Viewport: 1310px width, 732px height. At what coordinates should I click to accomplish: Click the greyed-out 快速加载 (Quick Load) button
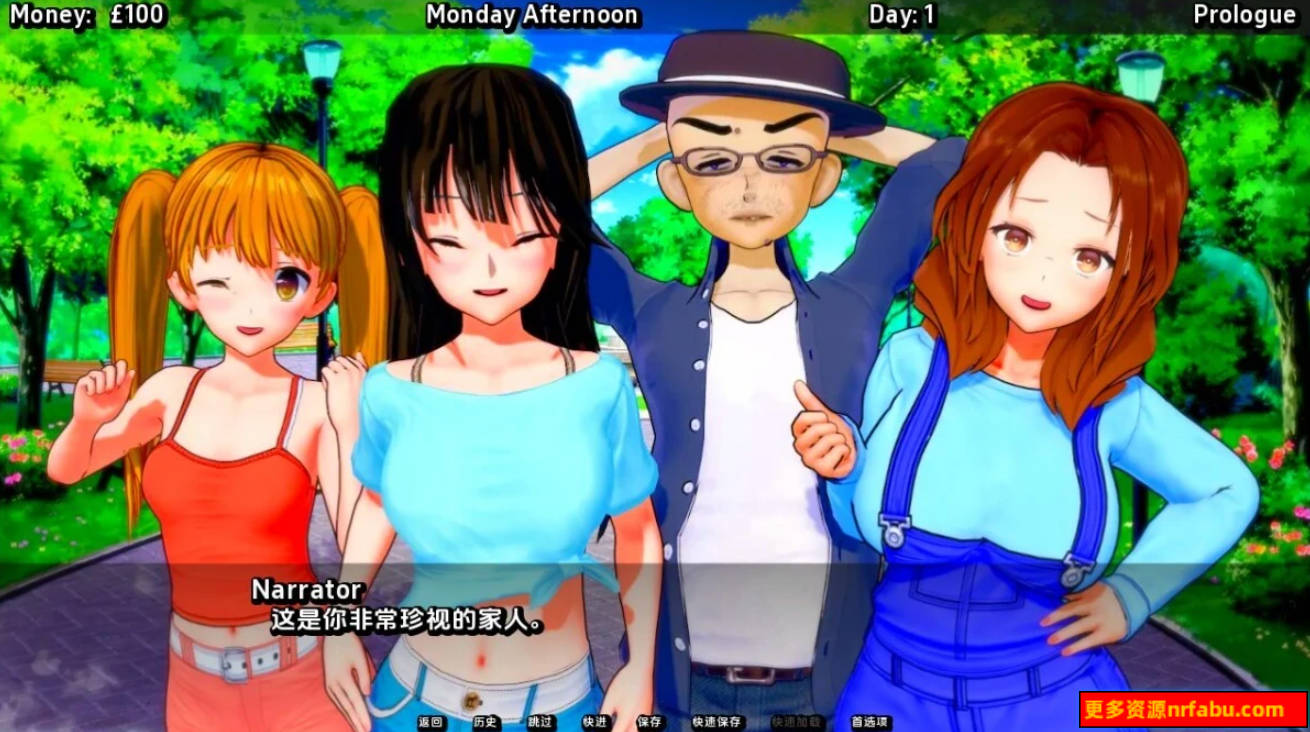pyautogui.click(x=796, y=722)
